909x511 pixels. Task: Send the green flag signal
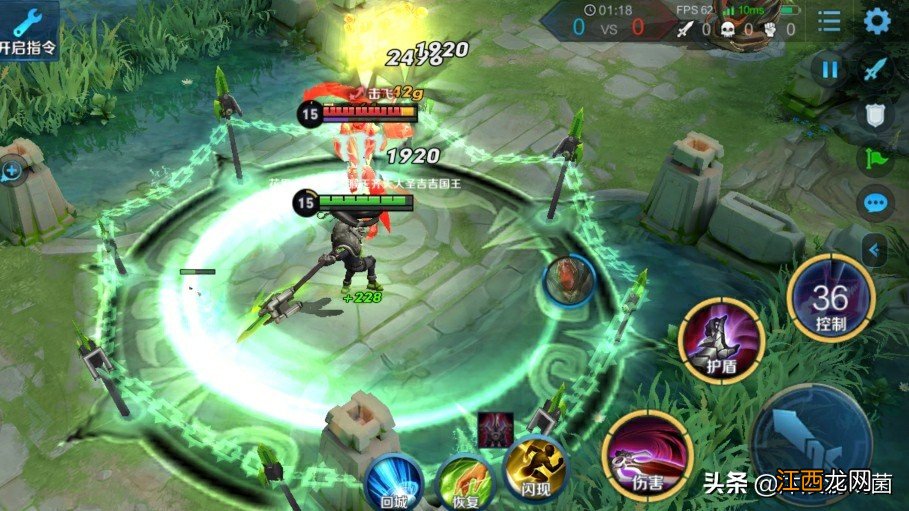point(876,159)
